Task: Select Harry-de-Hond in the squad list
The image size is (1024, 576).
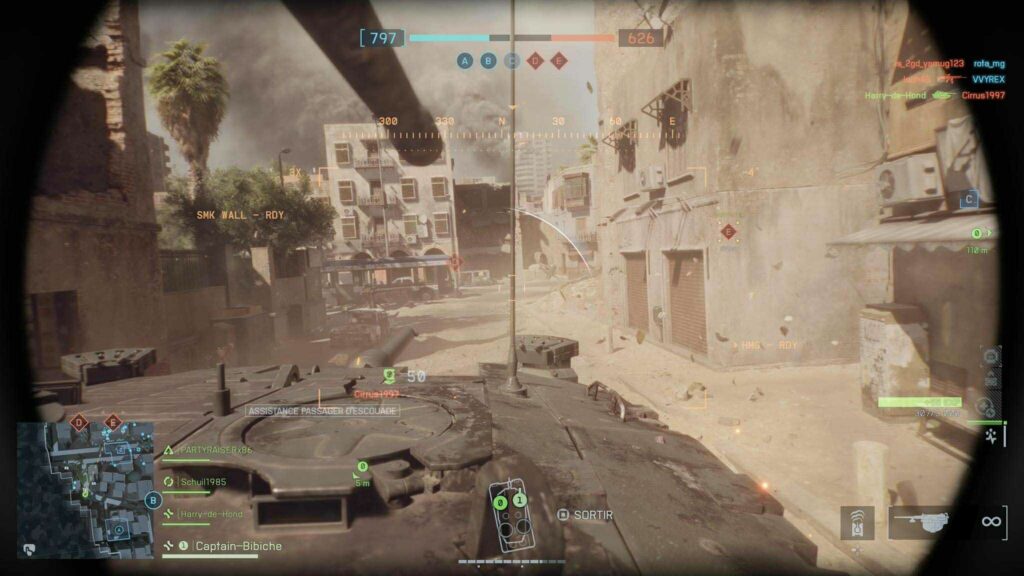Action: click(210, 514)
